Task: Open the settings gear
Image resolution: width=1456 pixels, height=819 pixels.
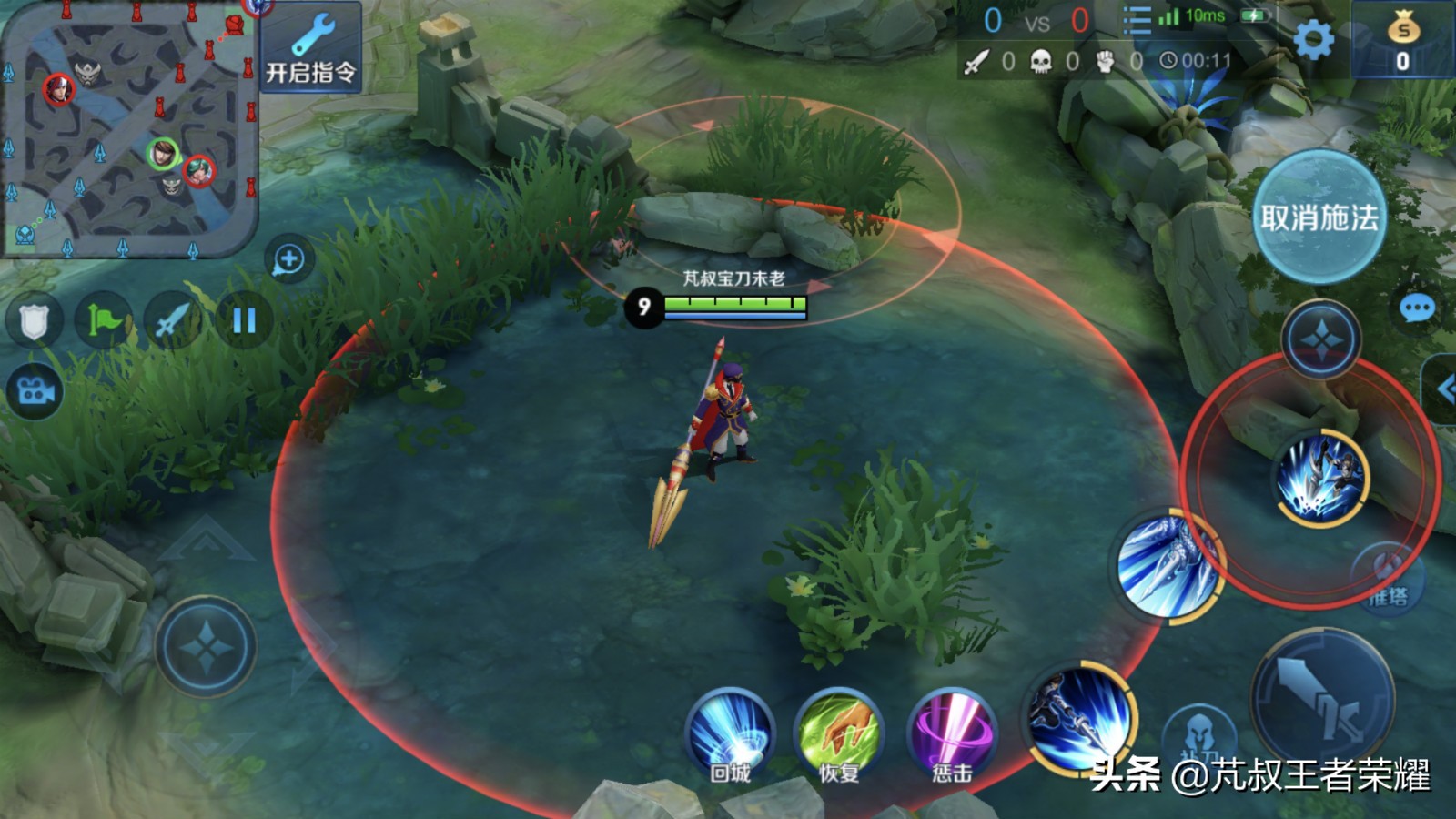Action: pyautogui.click(x=1313, y=40)
